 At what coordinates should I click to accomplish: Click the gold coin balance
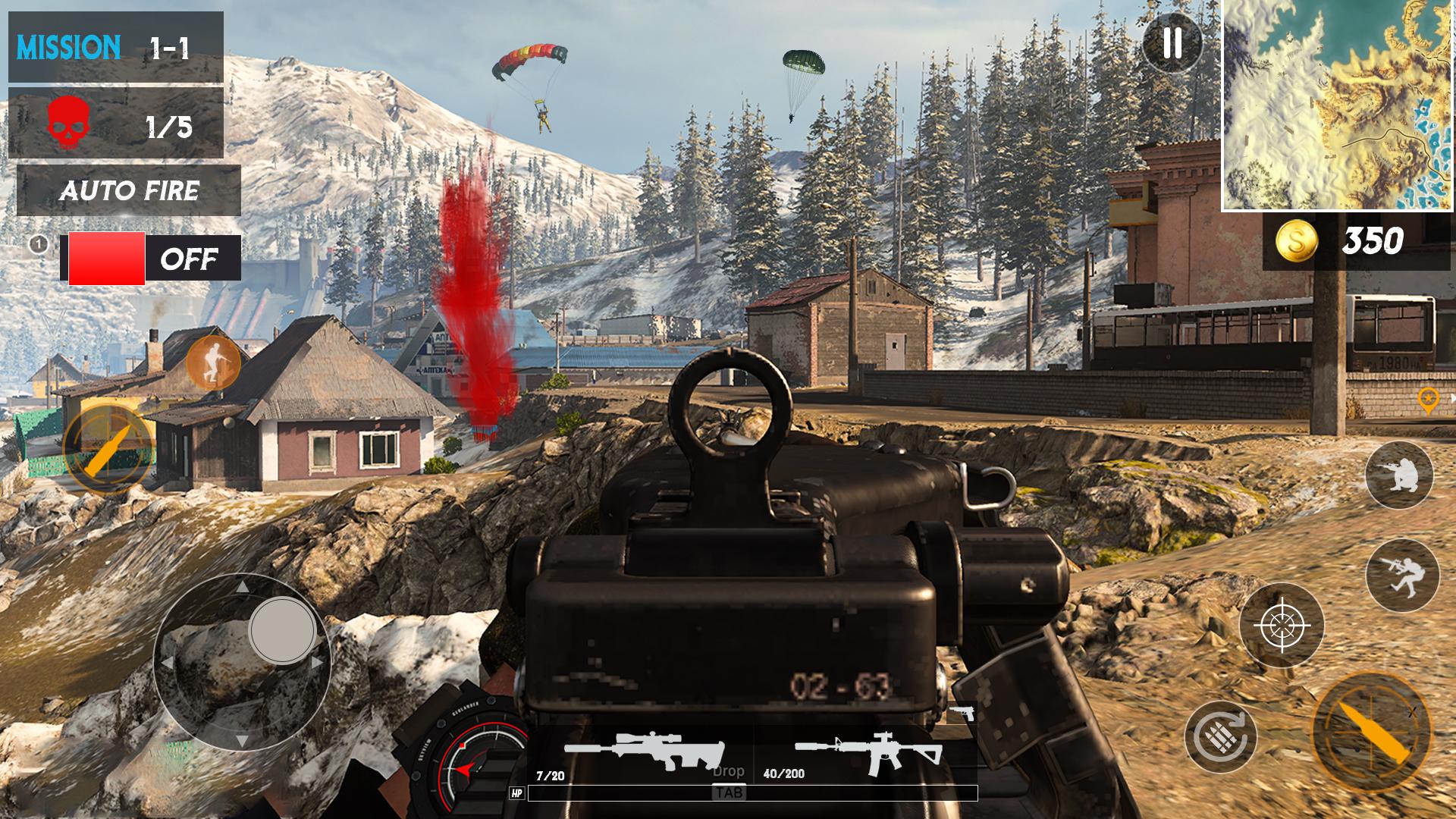[1356, 241]
